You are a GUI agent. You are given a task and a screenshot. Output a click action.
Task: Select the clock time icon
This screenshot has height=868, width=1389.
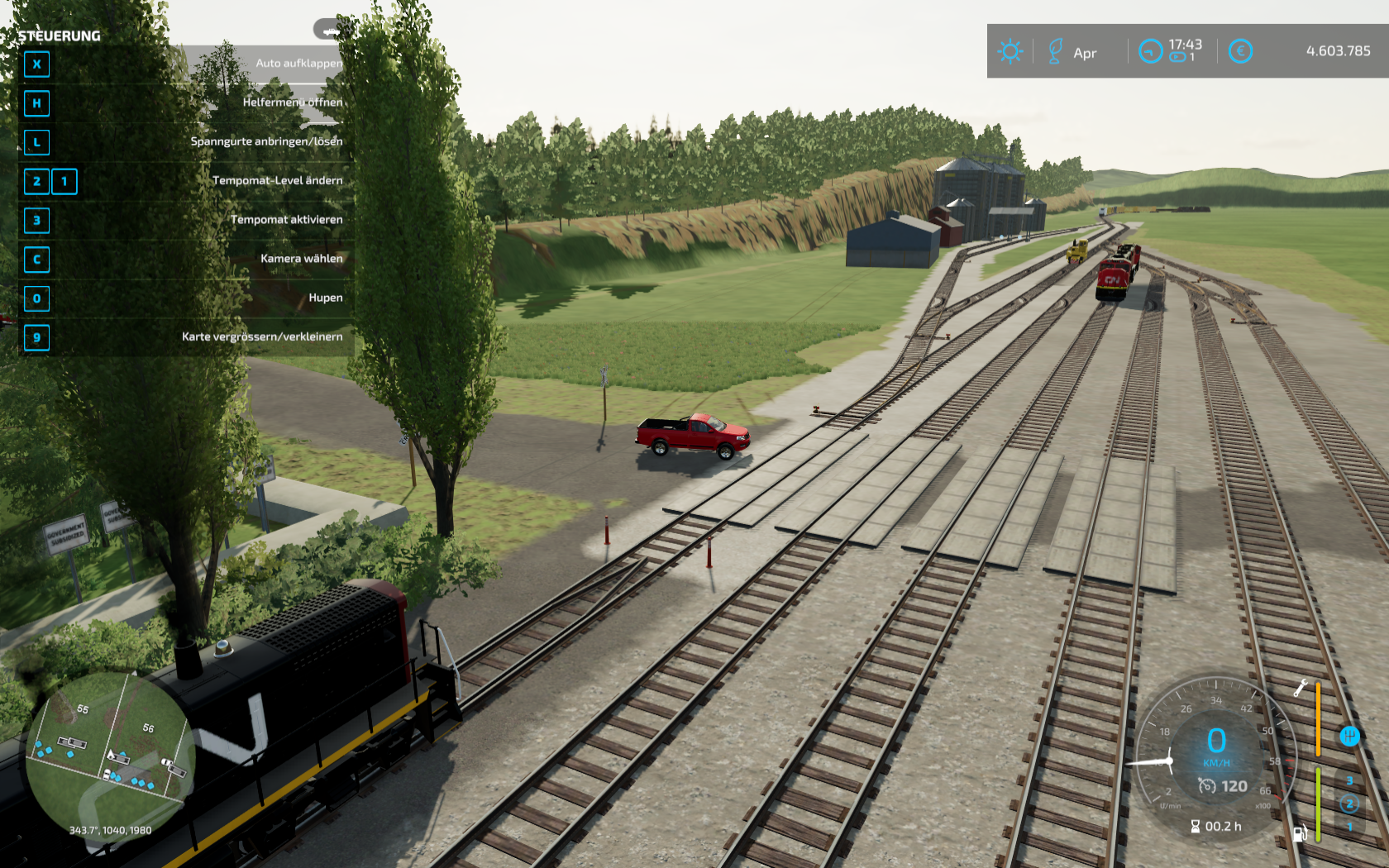[x=1150, y=51]
